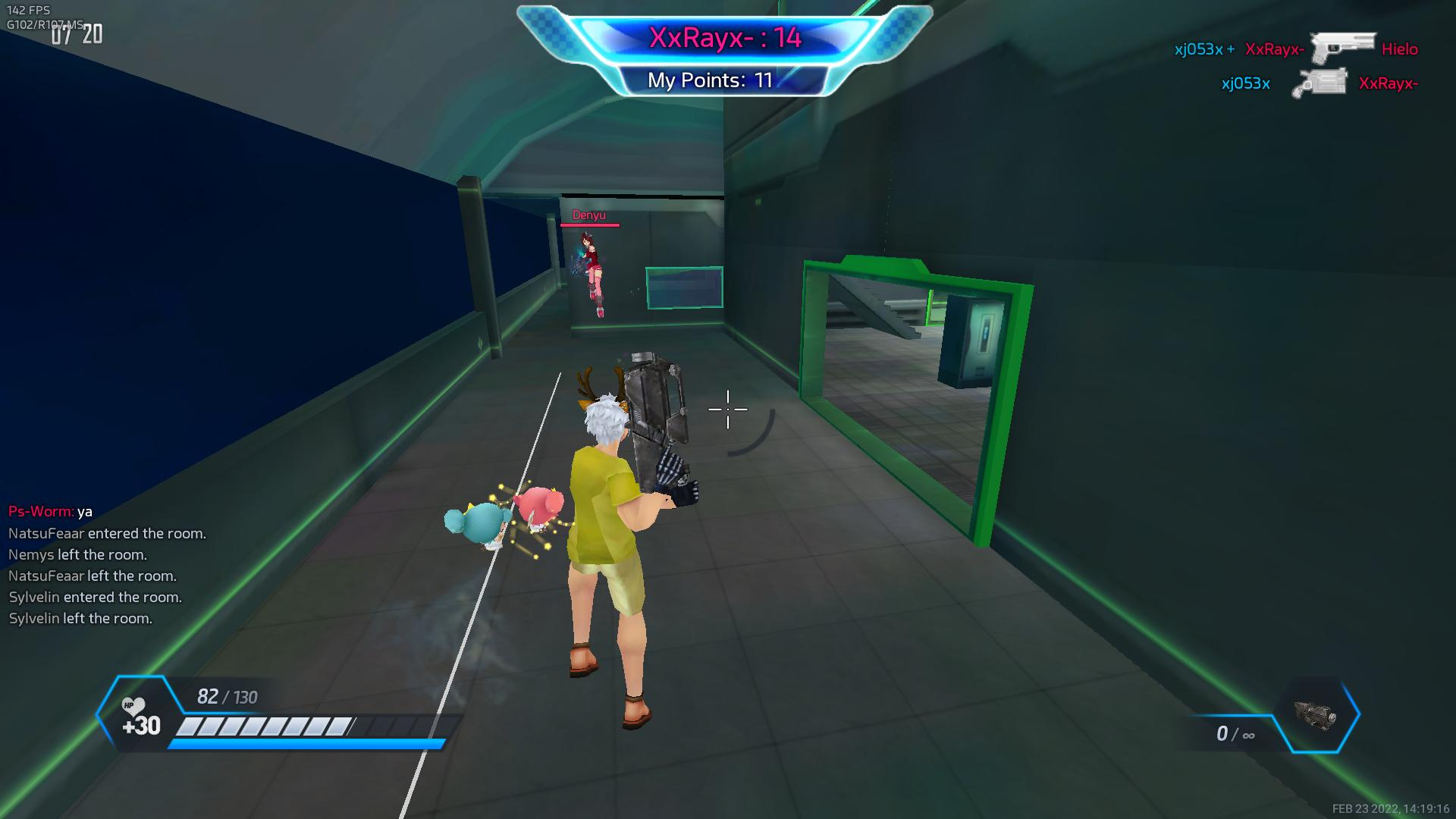Click the HP heart +30 icon
Image resolution: width=1456 pixels, height=819 pixels.
point(140,717)
